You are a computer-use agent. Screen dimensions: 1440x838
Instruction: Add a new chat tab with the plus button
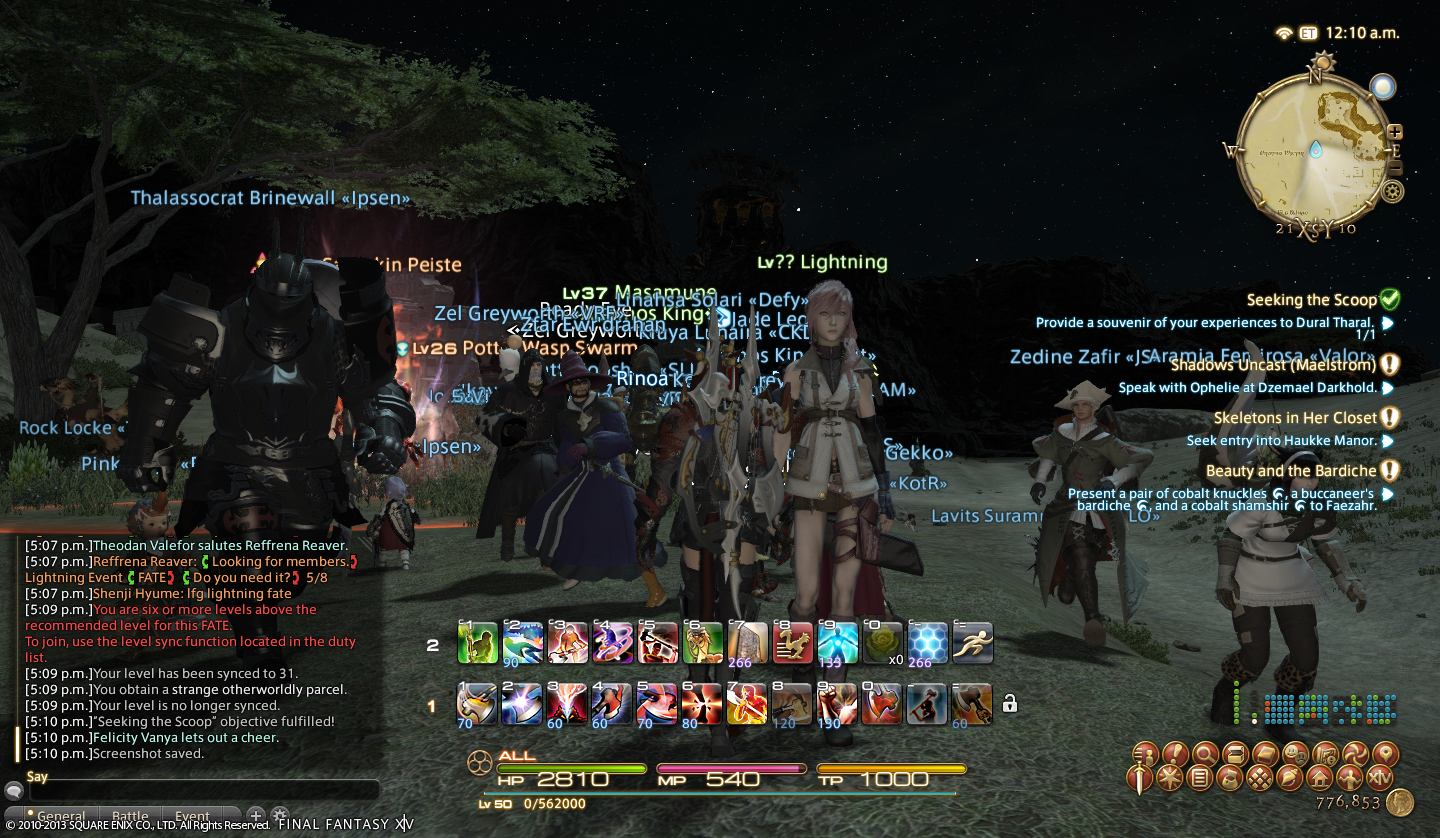[256, 815]
